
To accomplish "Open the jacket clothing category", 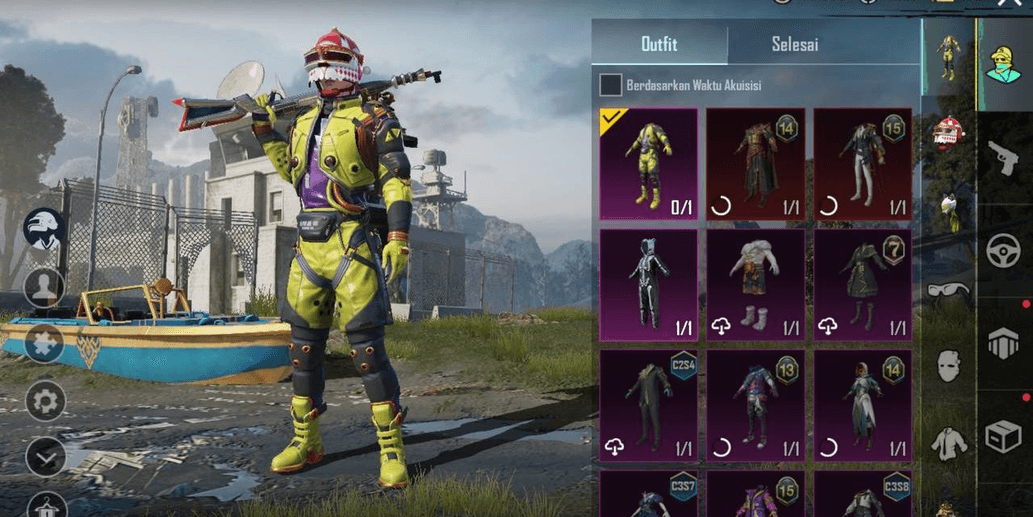I will (x=948, y=441).
